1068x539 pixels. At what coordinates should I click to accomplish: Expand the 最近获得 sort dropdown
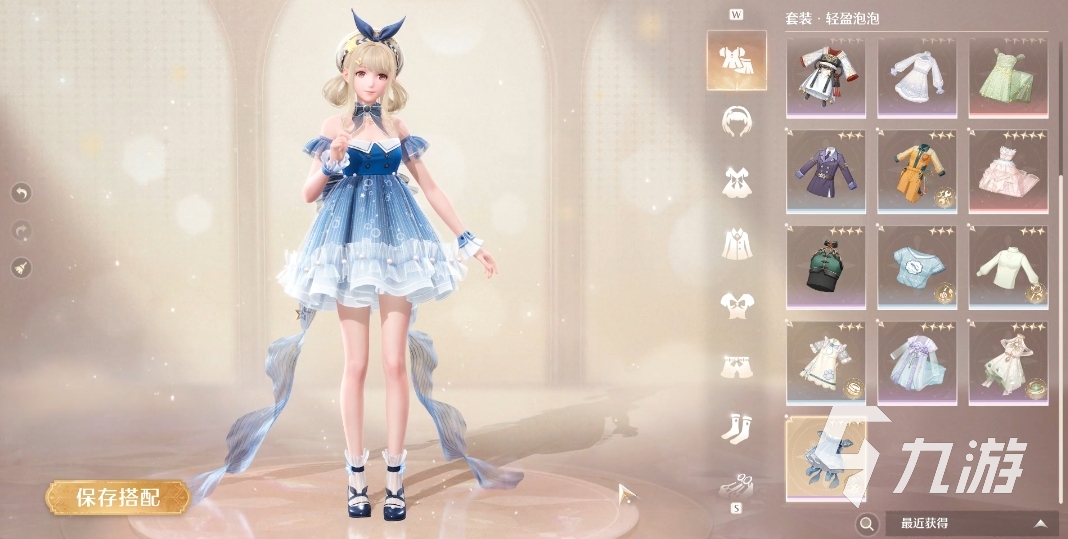972,523
